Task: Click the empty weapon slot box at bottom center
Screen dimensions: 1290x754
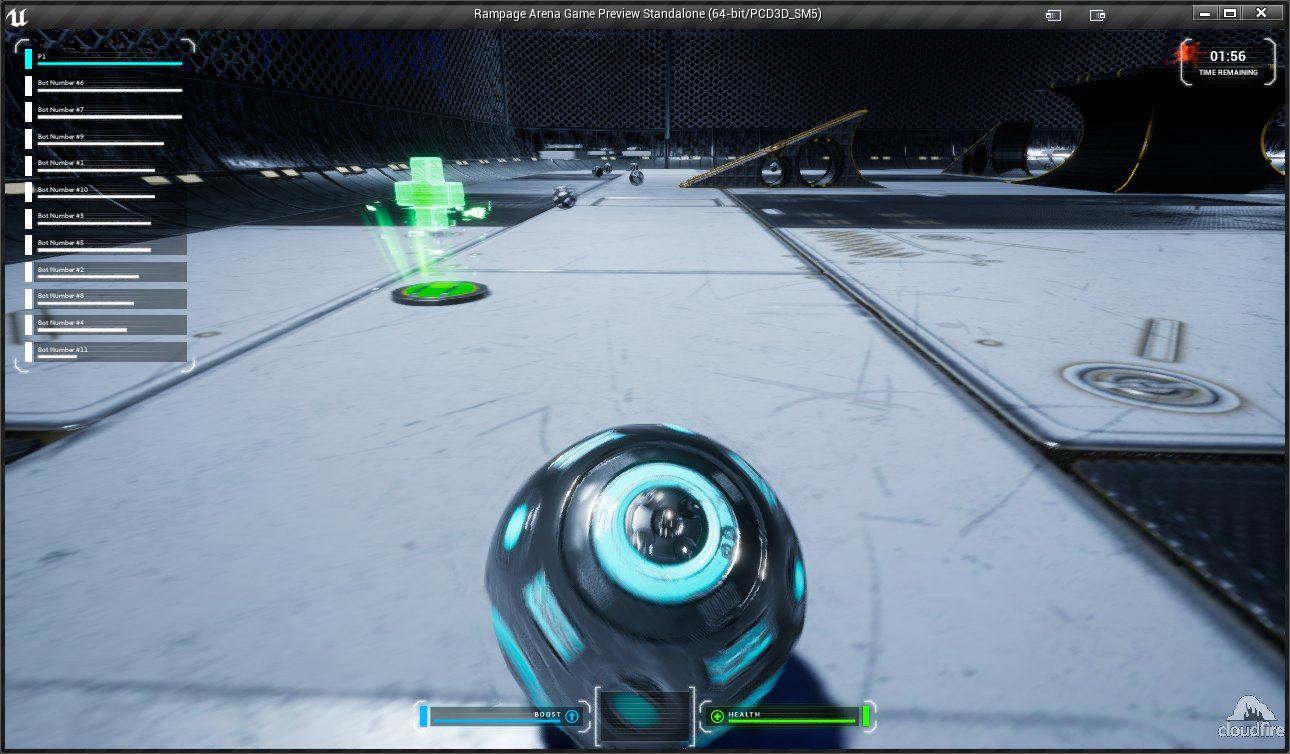Action: pos(645,714)
